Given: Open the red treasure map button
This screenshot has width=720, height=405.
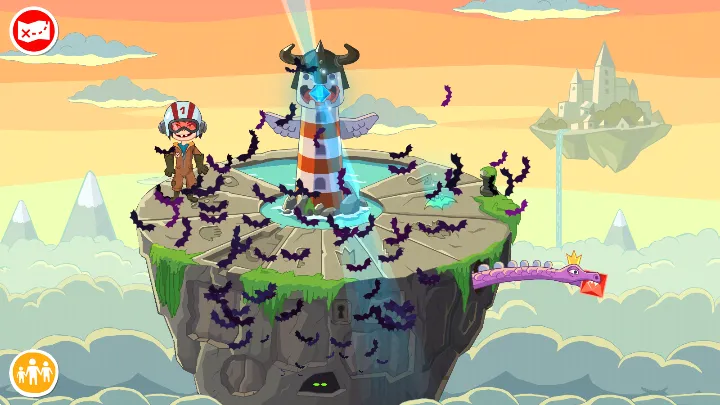Looking at the screenshot, I should pyautogui.click(x=34, y=31).
